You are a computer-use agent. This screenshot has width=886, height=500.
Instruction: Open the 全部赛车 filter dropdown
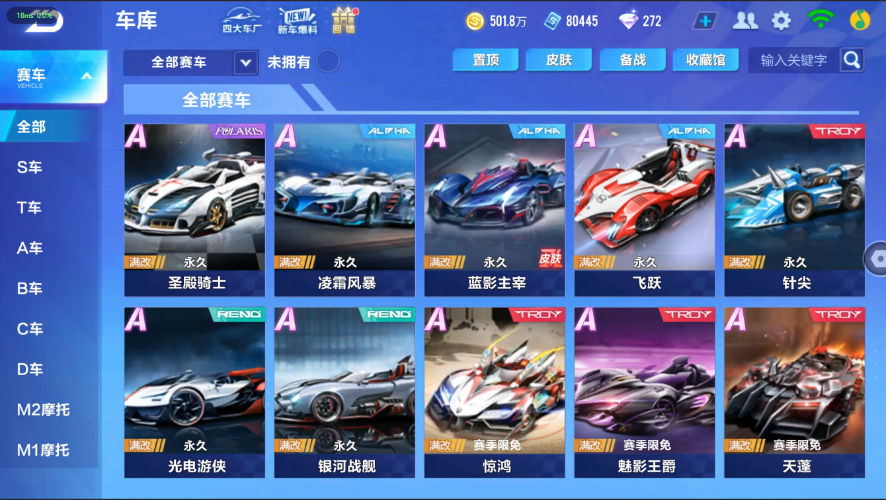coord(246,62)
